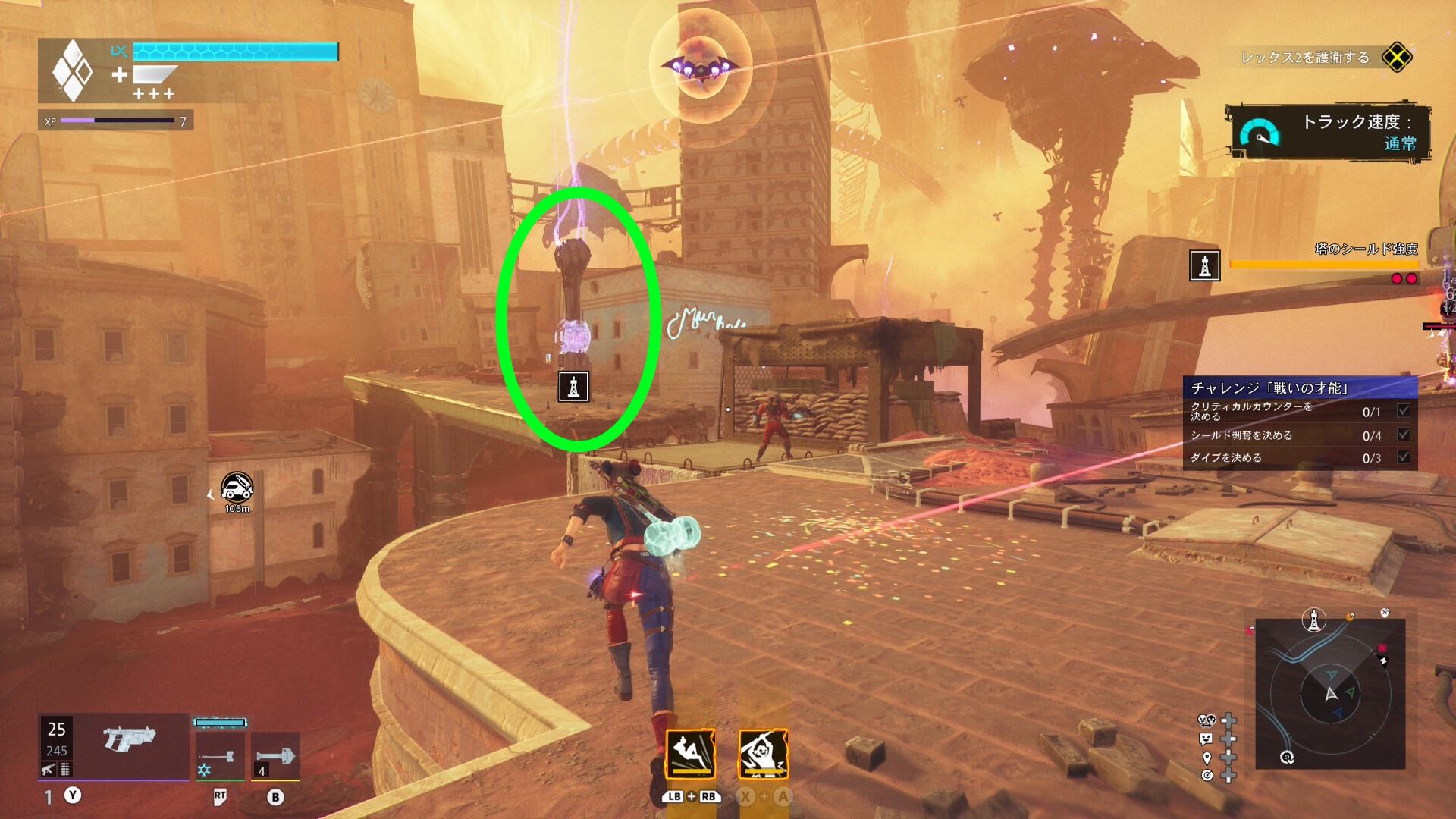The image size is (1456, 819).
Task: Toggle the シールド剥奪を決める challenge checkbox
Action: pyautogui.click(x=1404, y=435)
